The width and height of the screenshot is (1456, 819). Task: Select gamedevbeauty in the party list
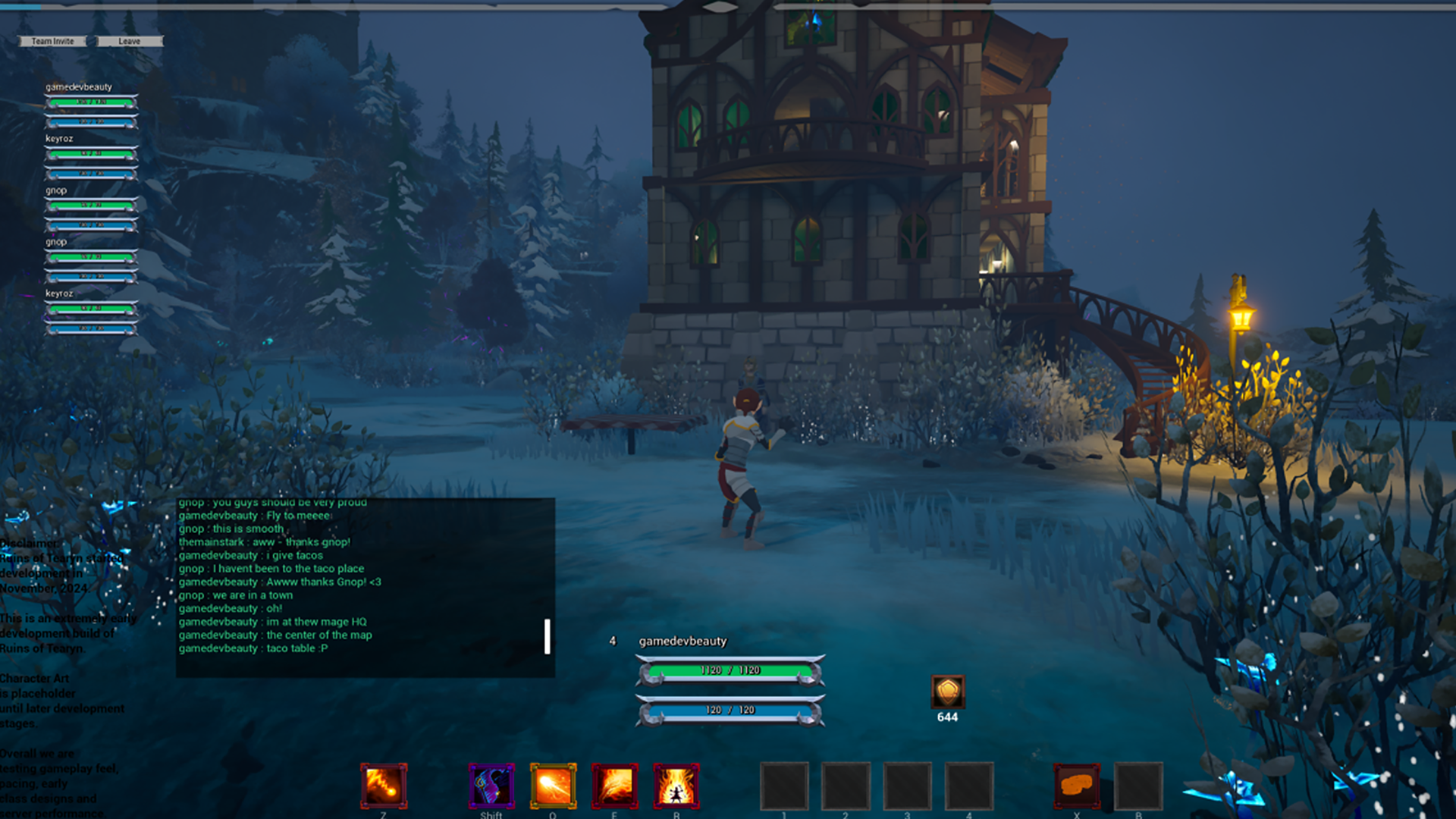pos(79,87)
